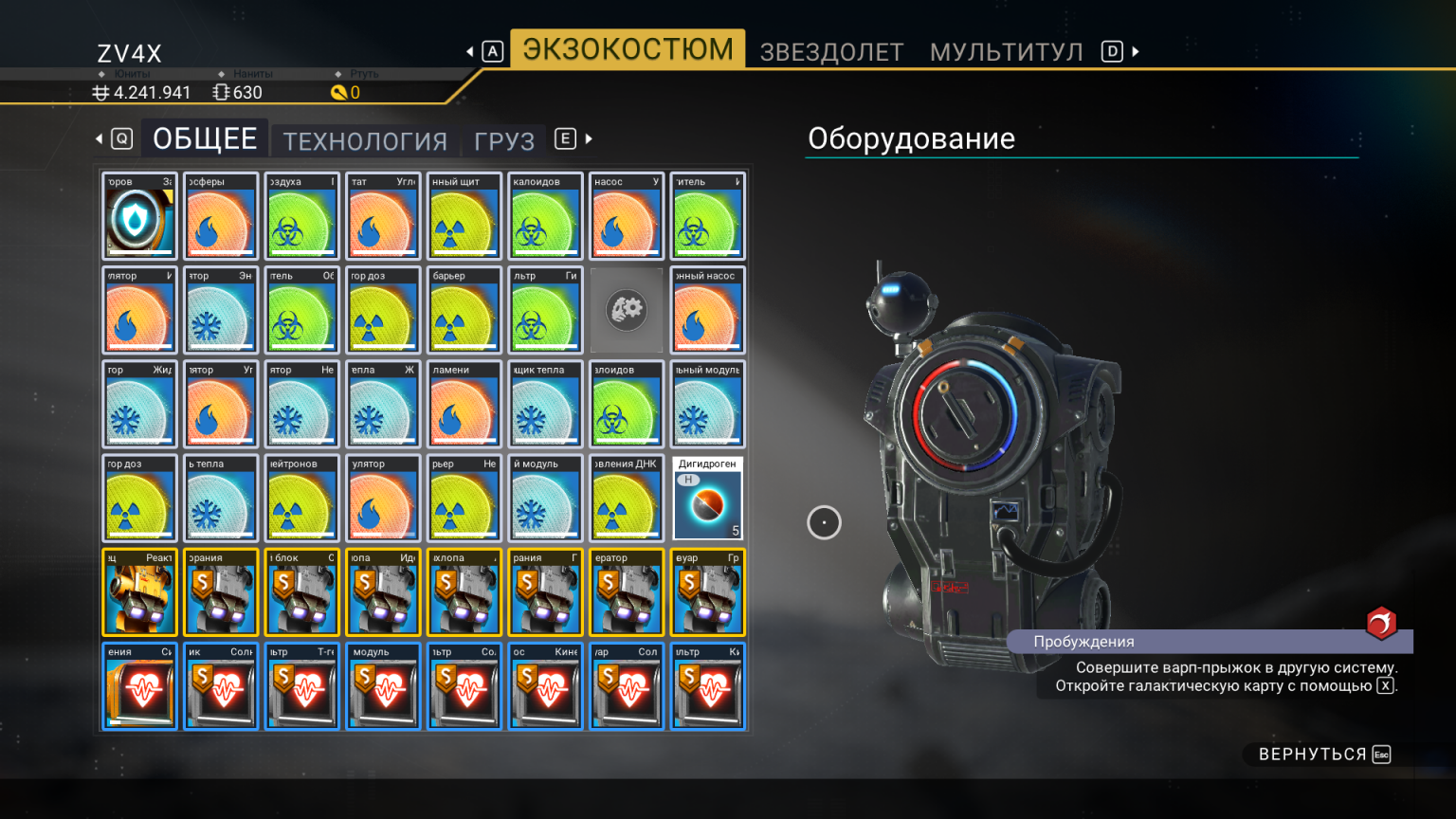
Task: Choose the radiation slot labeled 'барьер'
Action: tap(464, 310)
